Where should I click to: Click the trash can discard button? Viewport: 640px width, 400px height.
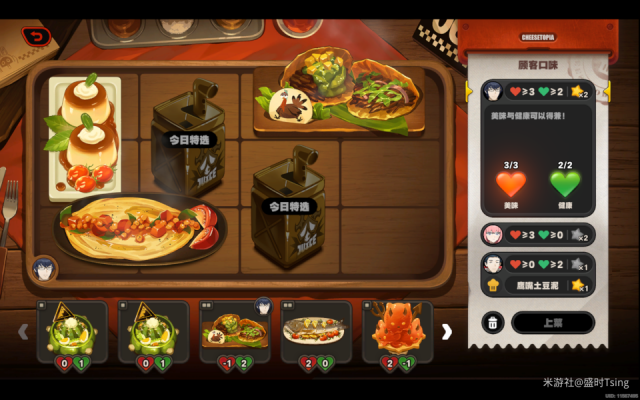(x=493, y=323)
